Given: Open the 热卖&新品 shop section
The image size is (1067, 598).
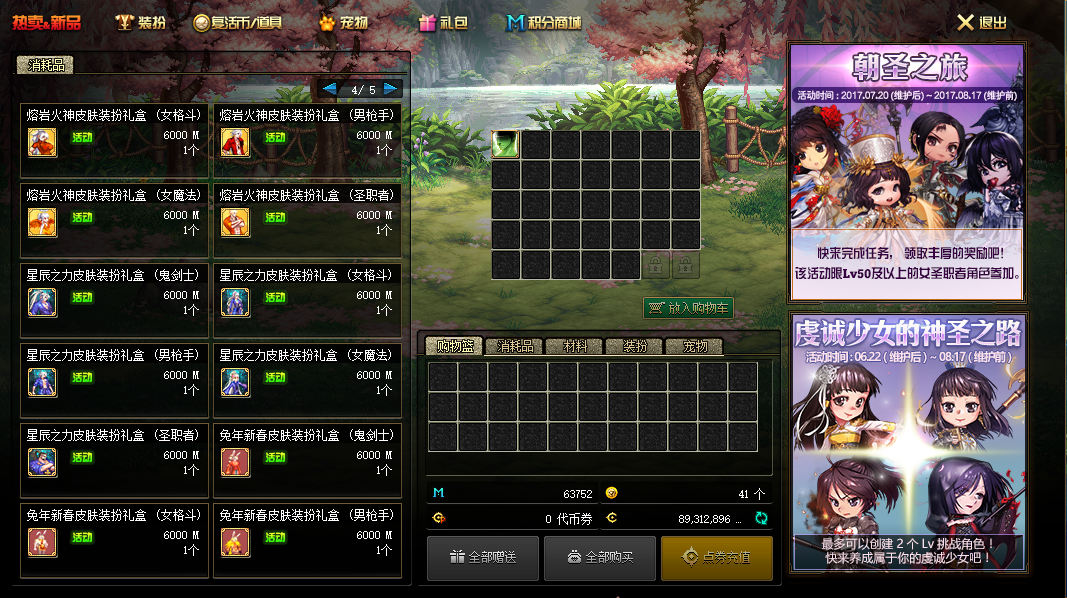Looking at the screenshot, I should coord(46,22).
